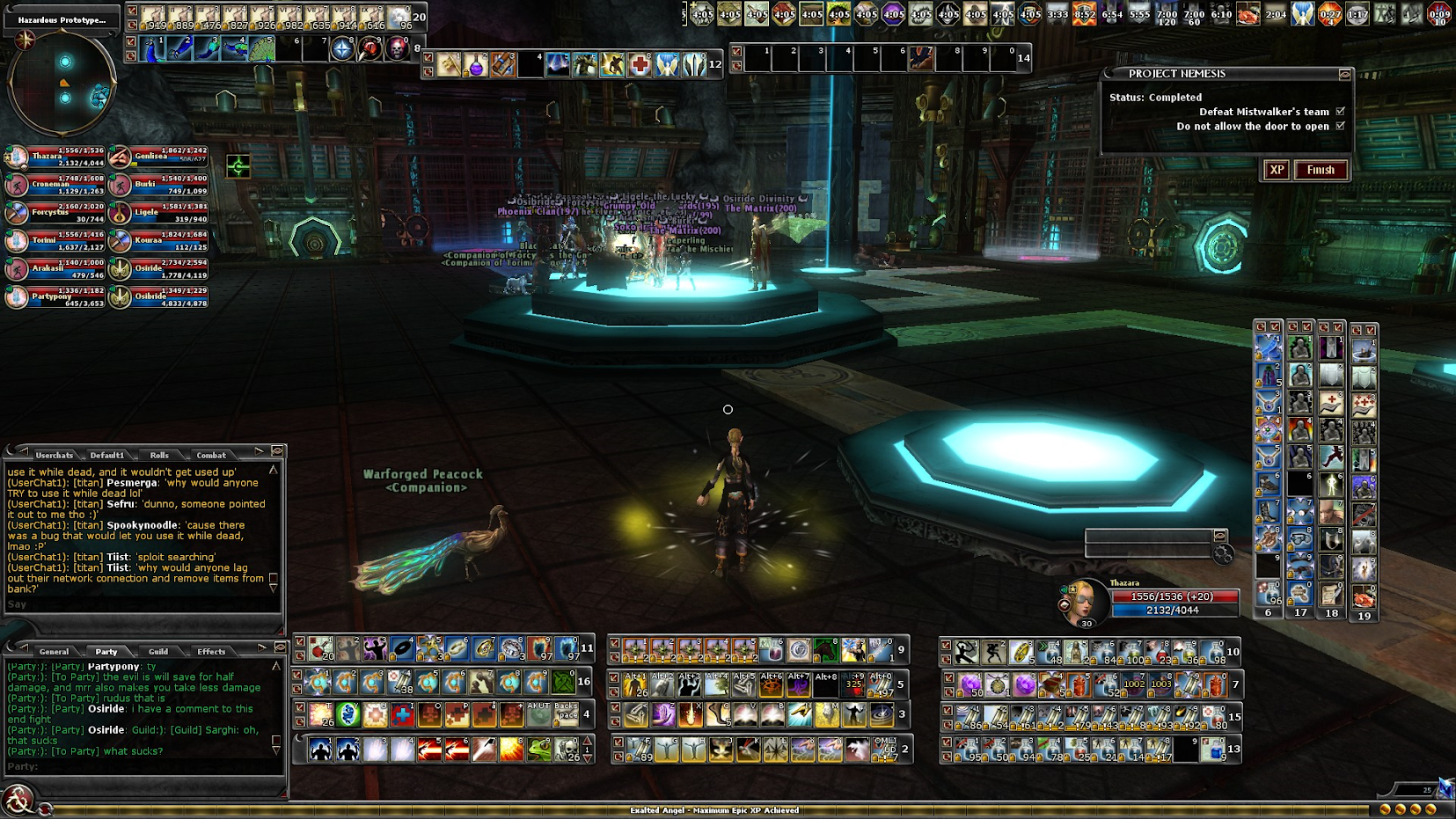
Task: Click Thazara's character portrait
Action: tap(1084, 601)
